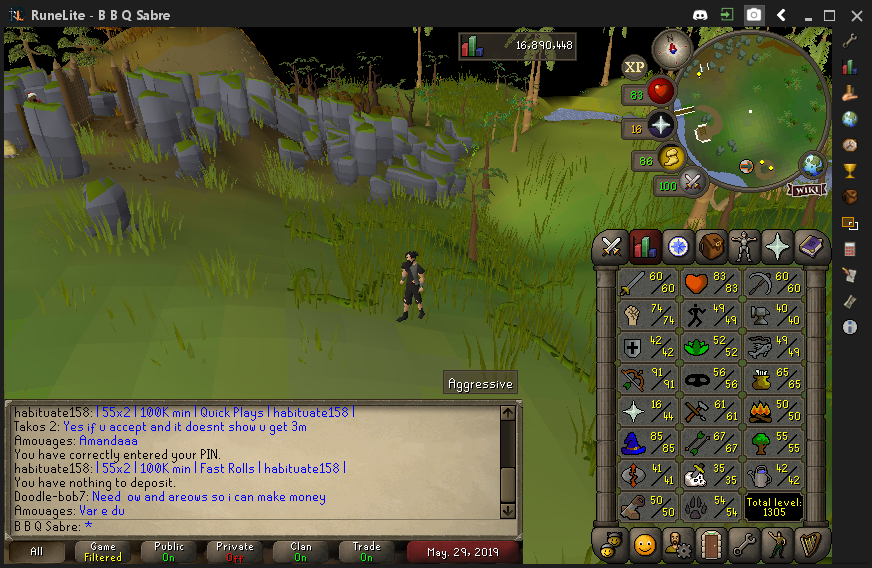872x568 pixels.
Task: Select the Public chat filter tab
Action: [x=169, y=552]
